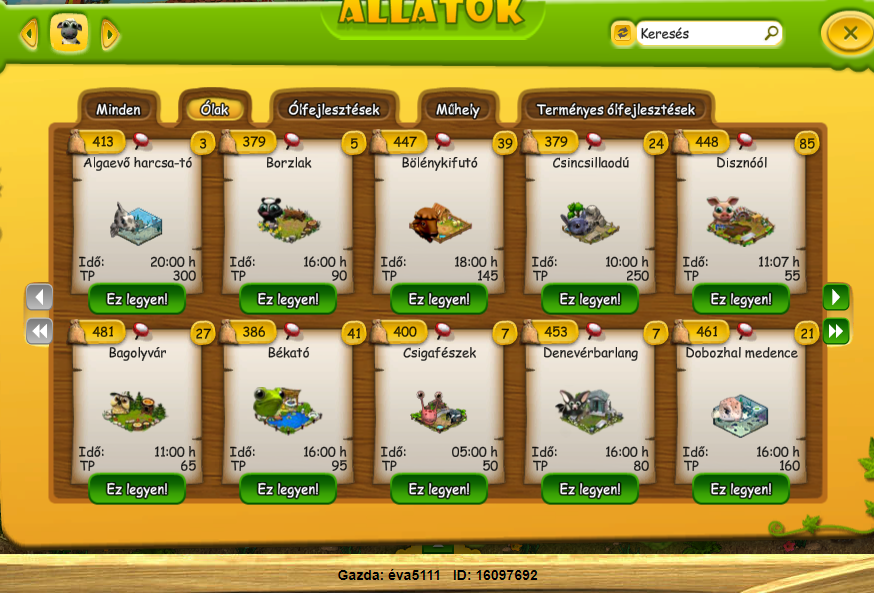This screenshot has height=593, width=874.
Task: Switch to the Minden tab
Action: (x=118, y=109)
